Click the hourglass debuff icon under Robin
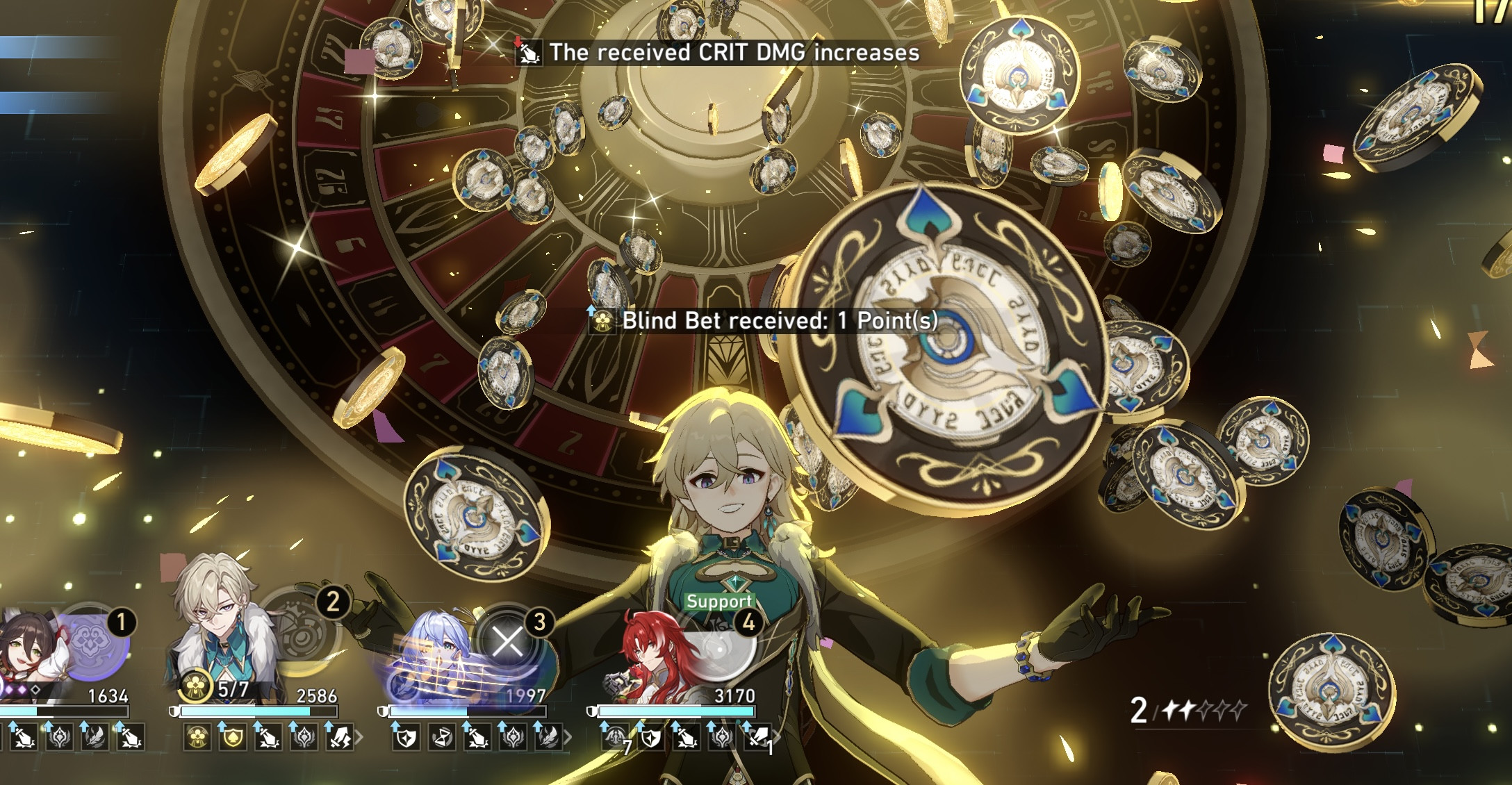This screenshot has height=785, width=1512. coord(442,738)
